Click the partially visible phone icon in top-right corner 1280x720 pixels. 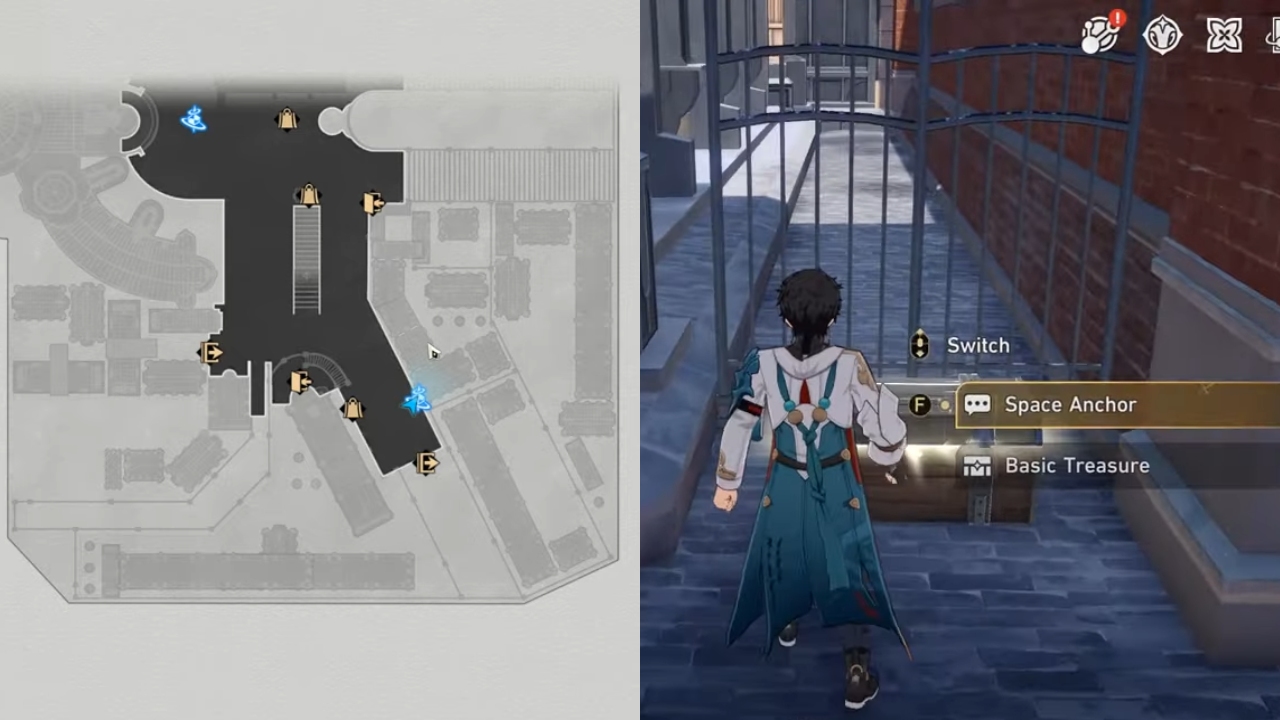[x=1272, y=35]
